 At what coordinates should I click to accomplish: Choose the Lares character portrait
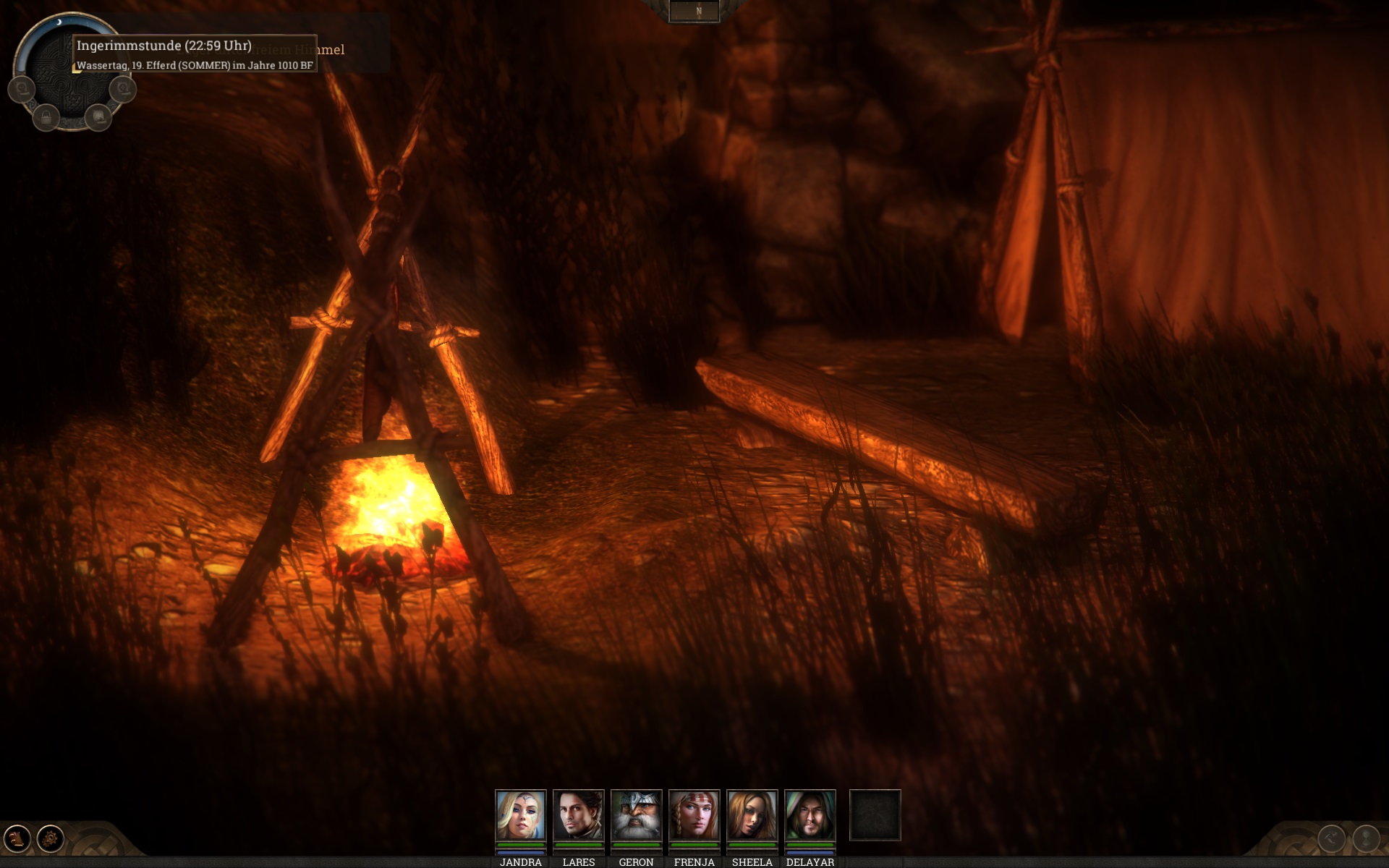coord(578,815)
